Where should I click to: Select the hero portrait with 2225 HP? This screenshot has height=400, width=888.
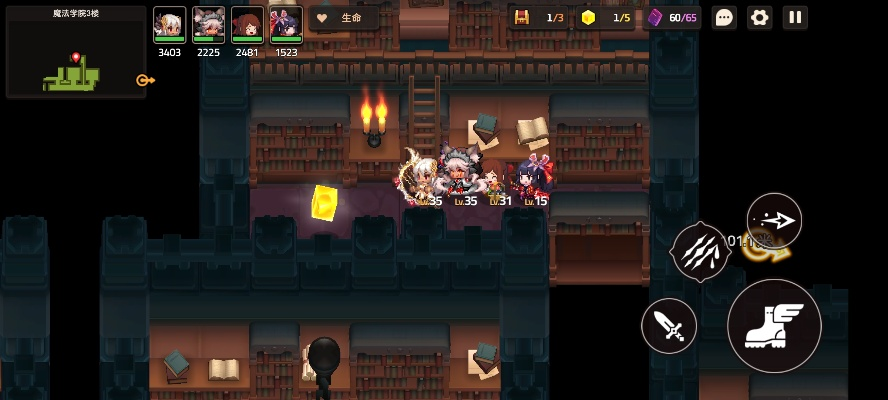point(208,25)
